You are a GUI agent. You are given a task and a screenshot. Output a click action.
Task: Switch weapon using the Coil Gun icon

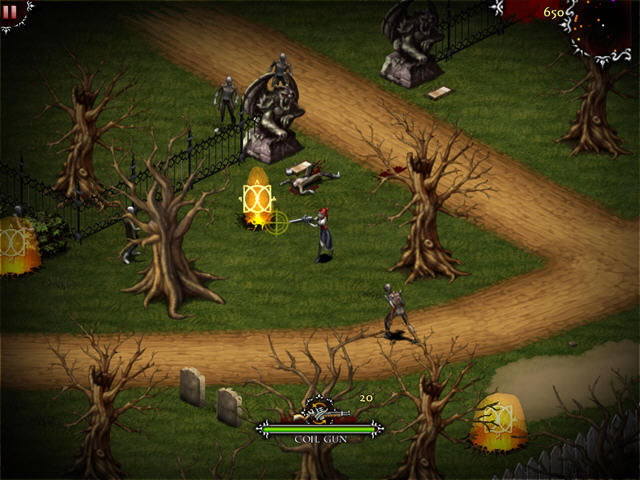point(321,410)
